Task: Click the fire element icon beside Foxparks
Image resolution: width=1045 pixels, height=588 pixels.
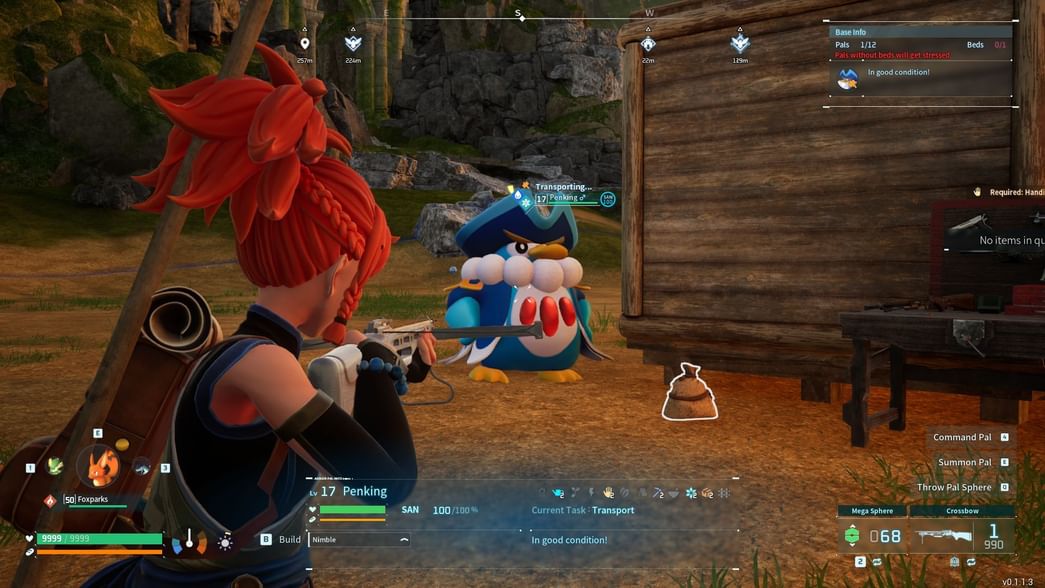Action: coord(50,500)
